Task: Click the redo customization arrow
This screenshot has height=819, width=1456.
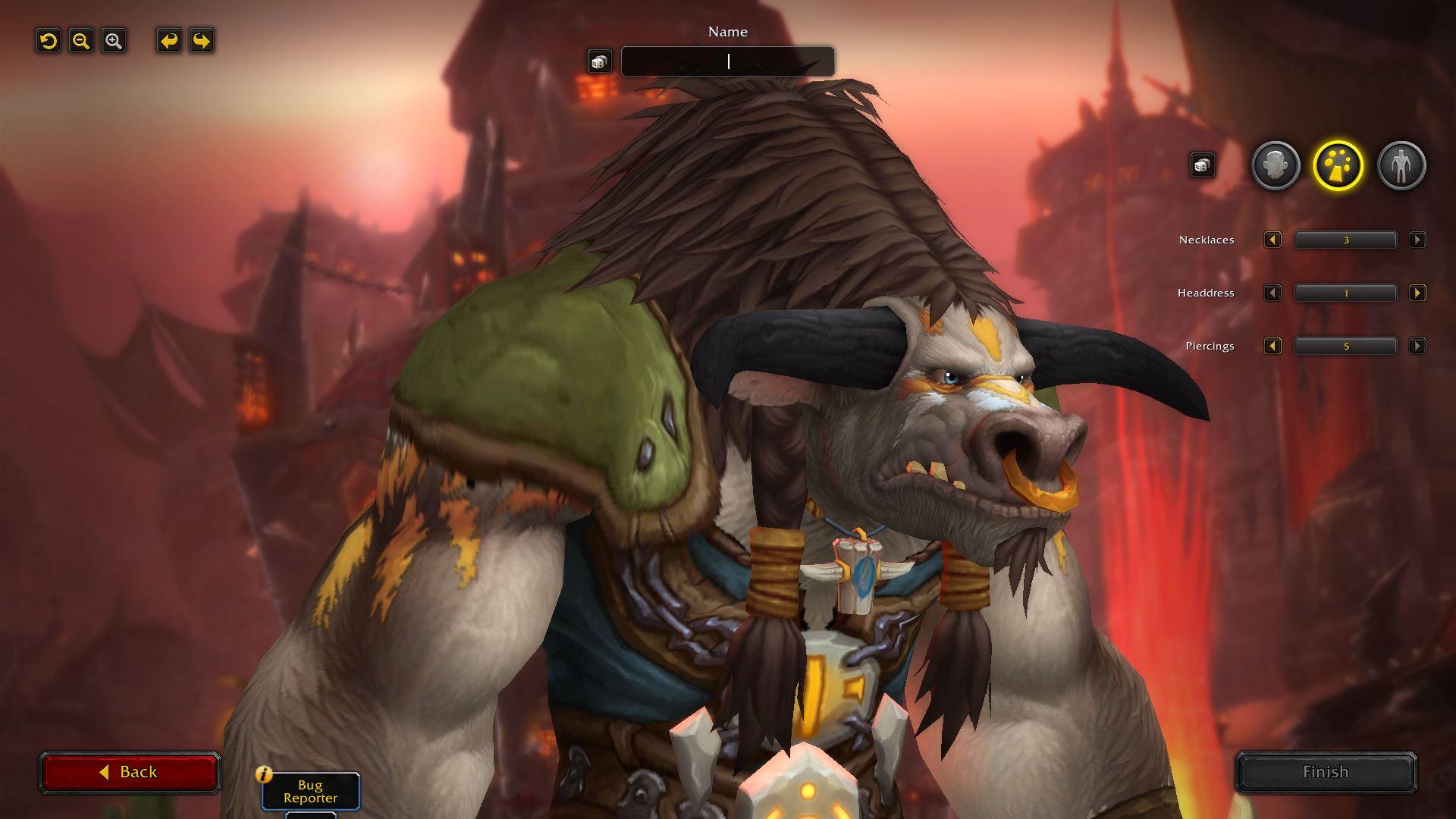Action: (x=201, y=41)
